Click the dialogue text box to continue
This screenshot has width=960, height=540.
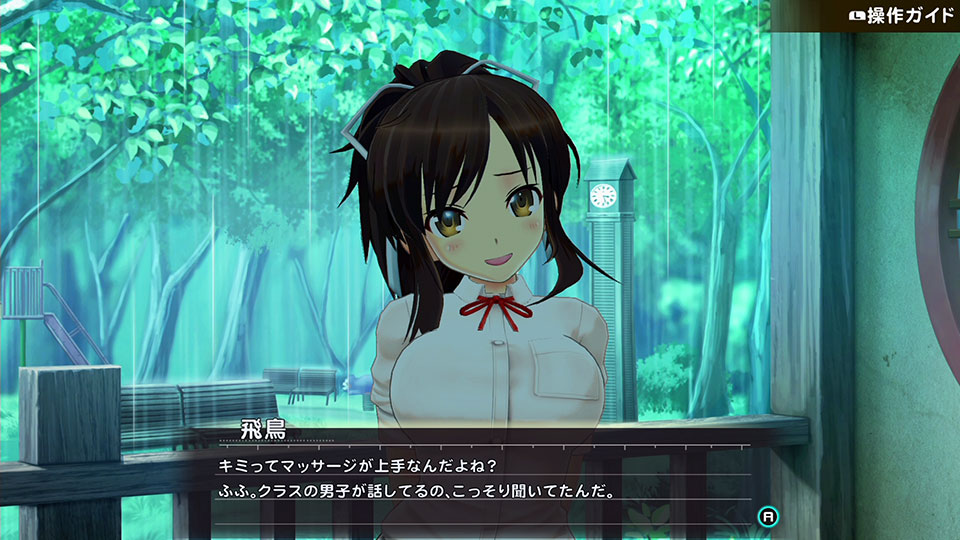coord(480,478)
